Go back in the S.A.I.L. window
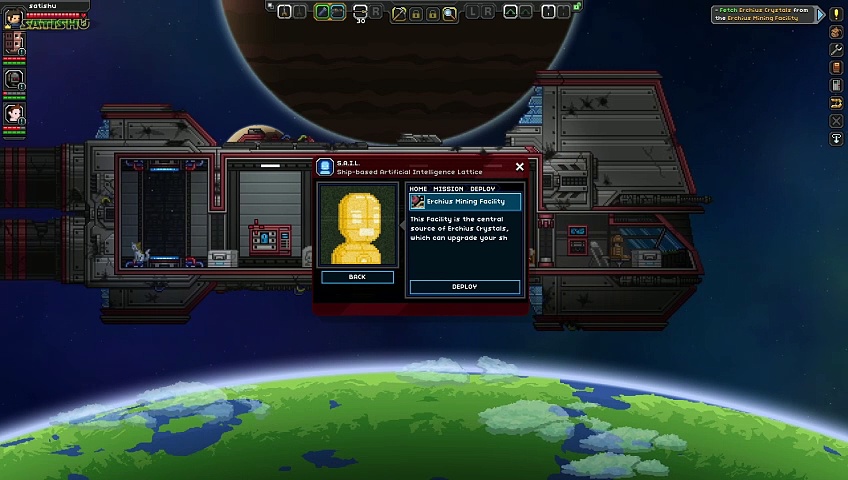Image resolution: width=848 pixels, height=480 pixels. 357,277
